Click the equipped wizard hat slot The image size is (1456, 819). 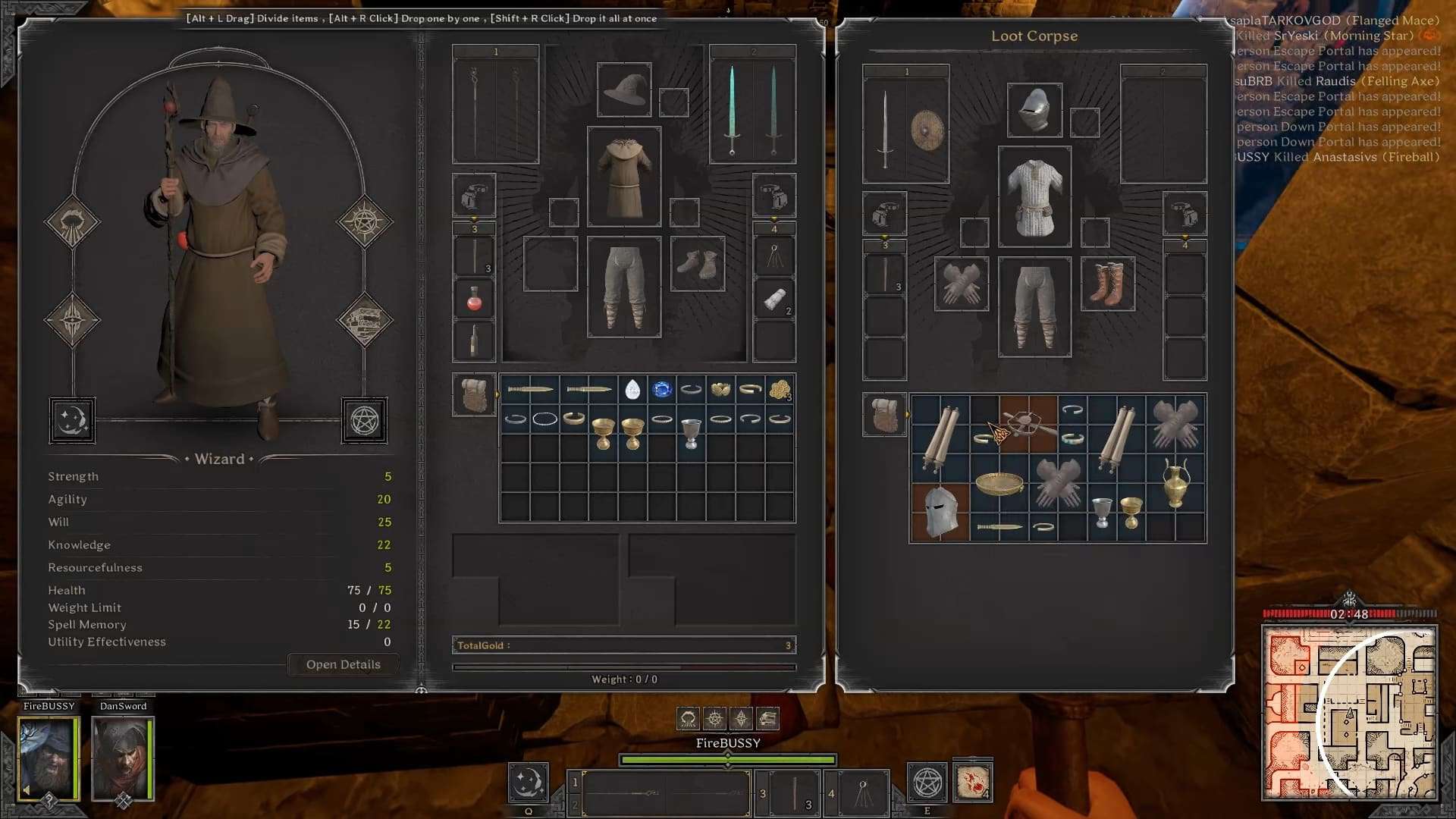[623, 90]
